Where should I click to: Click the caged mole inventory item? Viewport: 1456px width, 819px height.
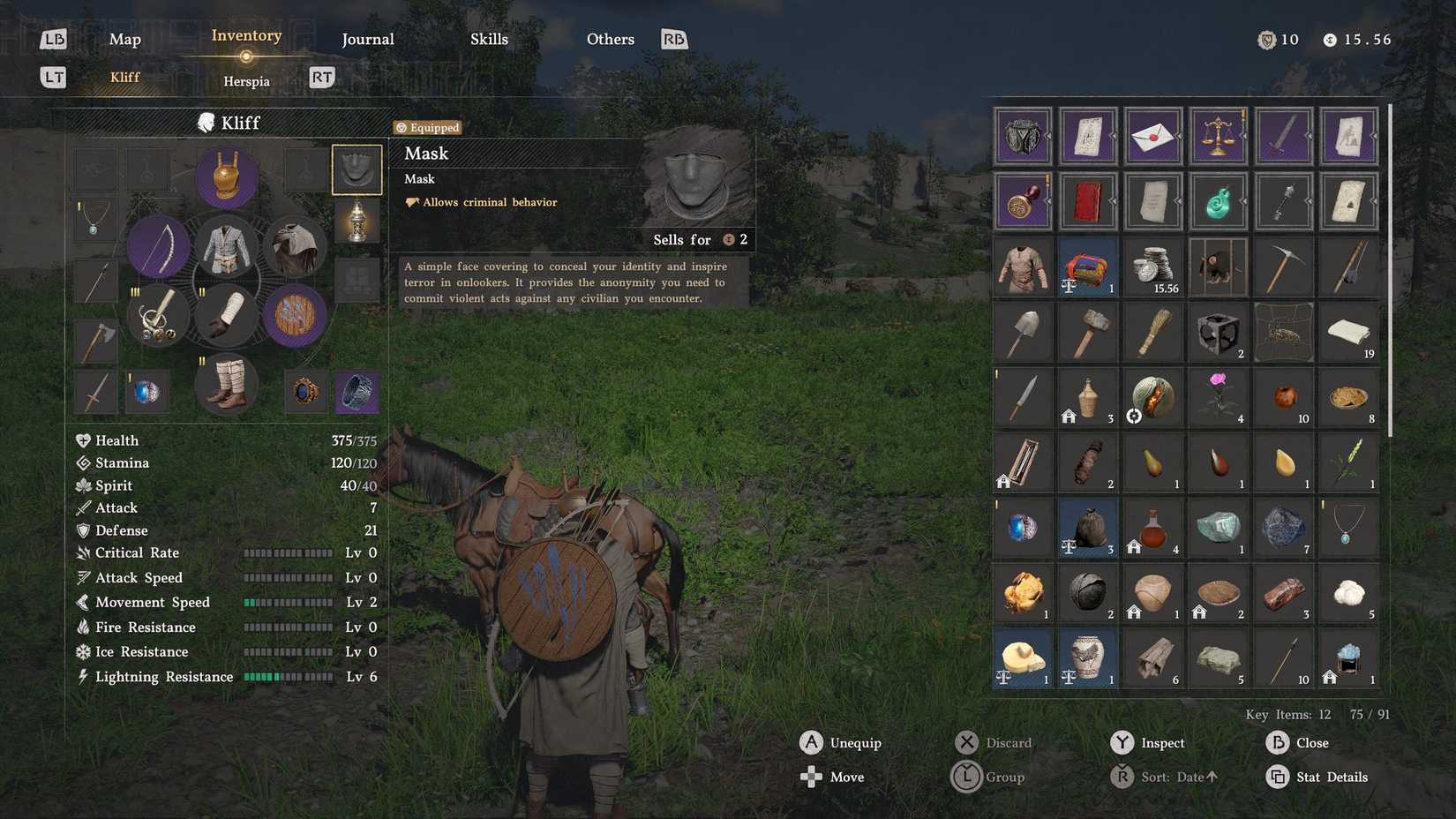(1219, 267)
